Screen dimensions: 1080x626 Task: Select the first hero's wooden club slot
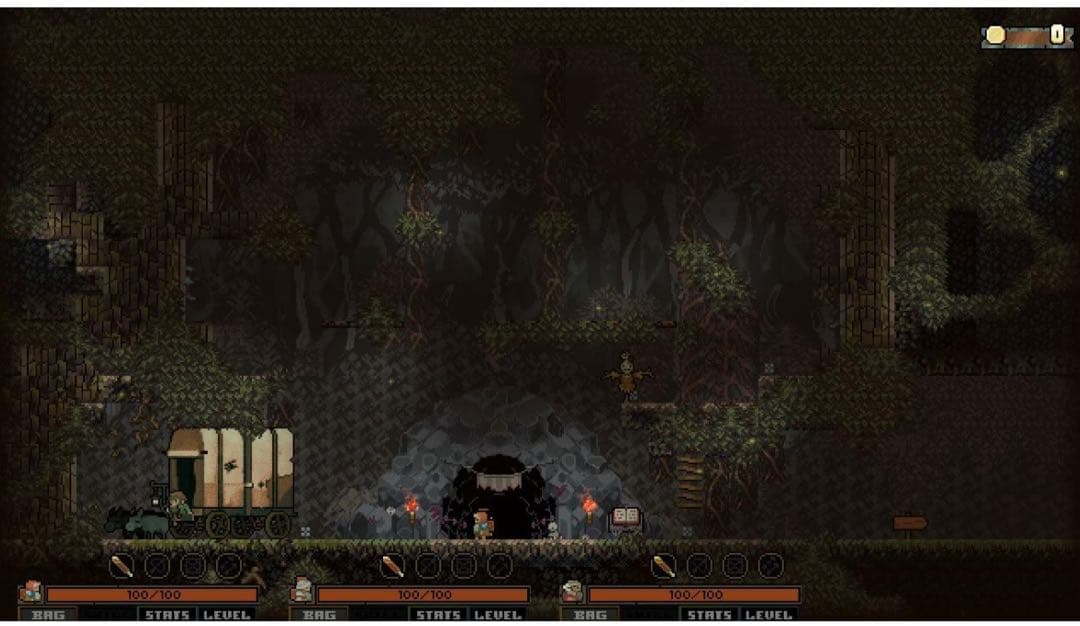click(121, 567)
